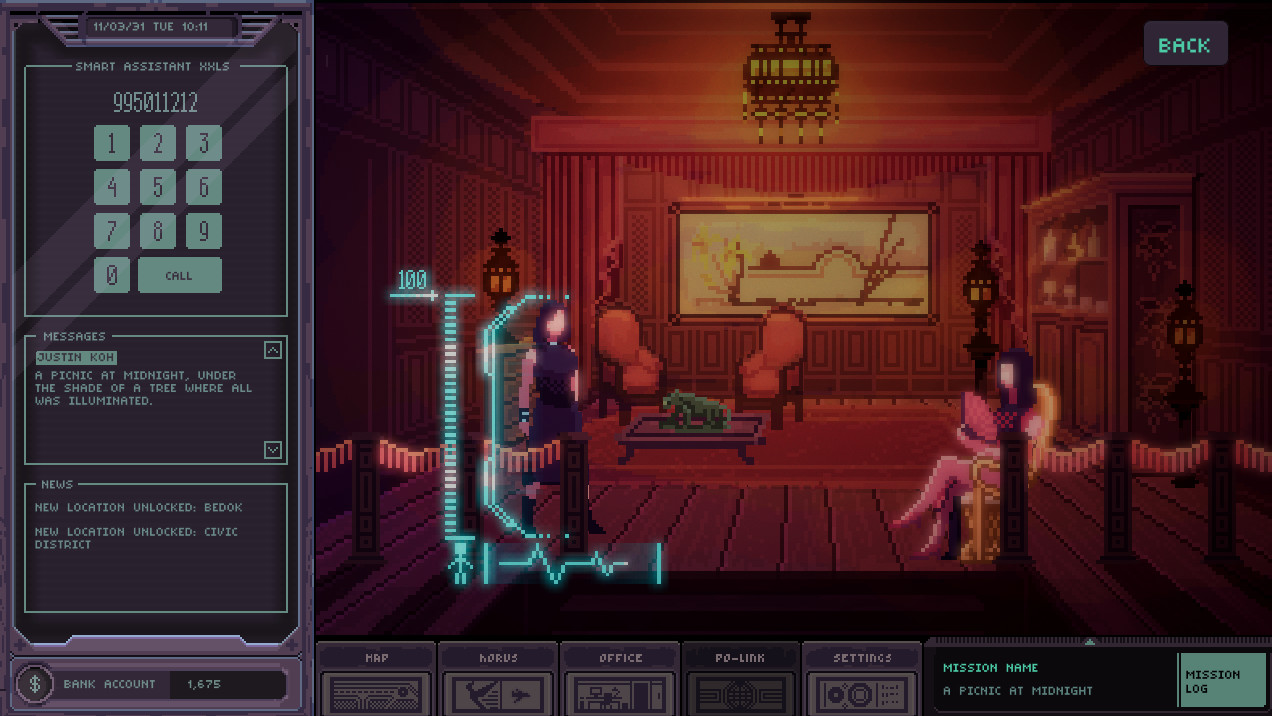Open the Horus travel menu
The width and height of the screenshot is (1272, 716).
coord(498,680)
